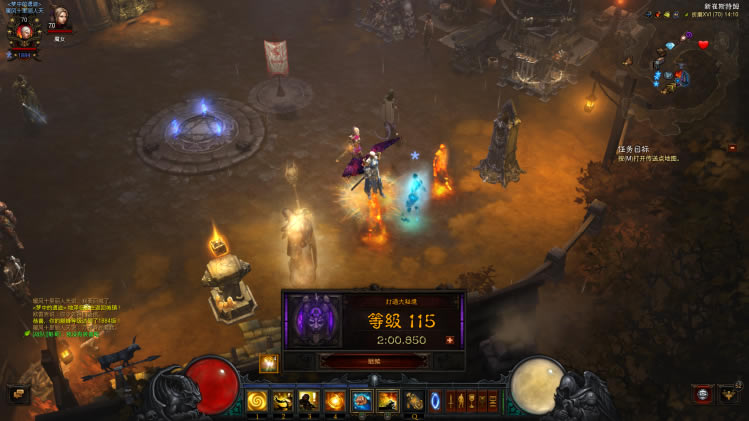Click the button right of the red skull
The image size is (749, 421).
pos(728,395)
